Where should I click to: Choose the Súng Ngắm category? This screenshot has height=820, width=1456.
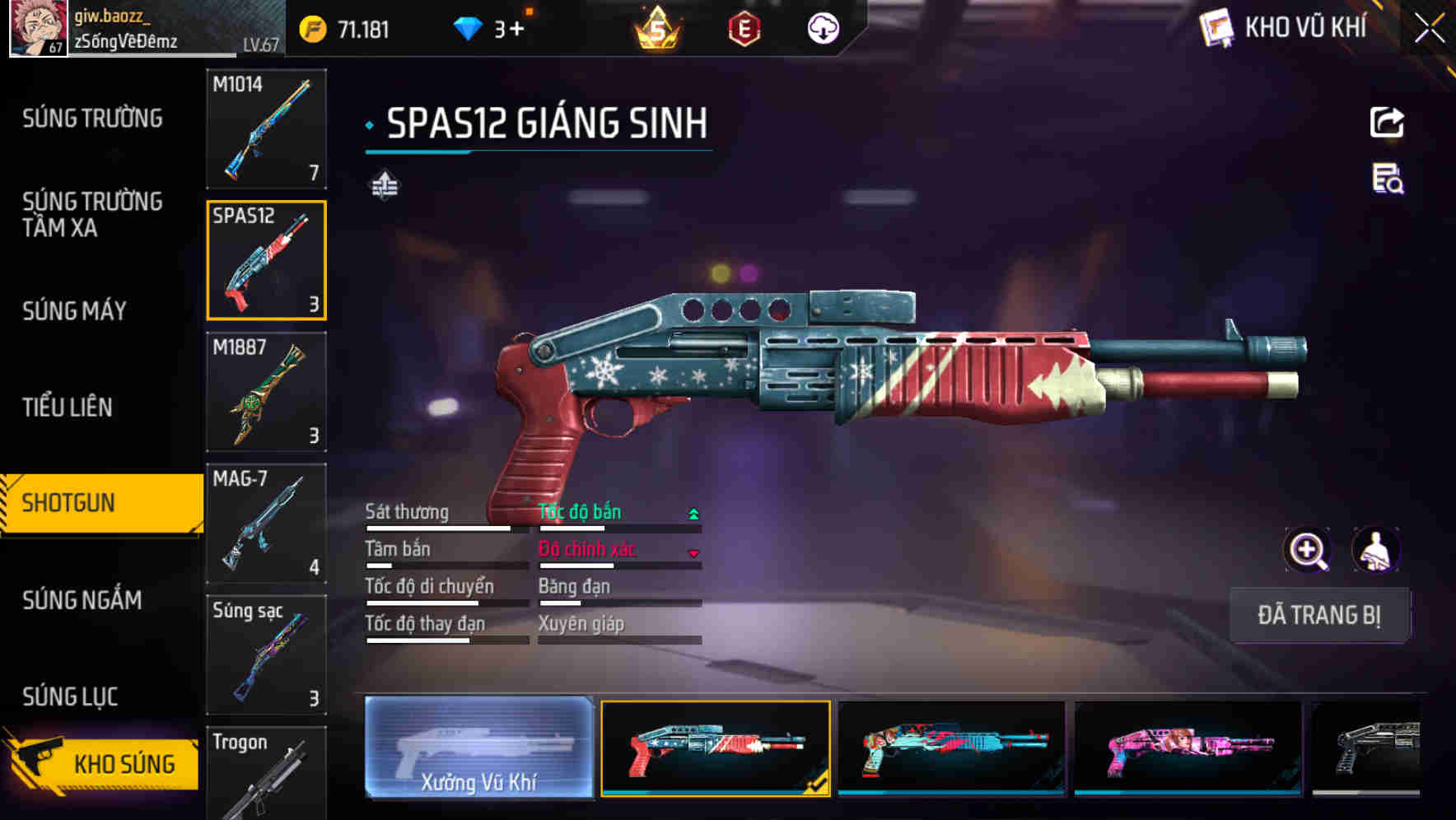82,600
